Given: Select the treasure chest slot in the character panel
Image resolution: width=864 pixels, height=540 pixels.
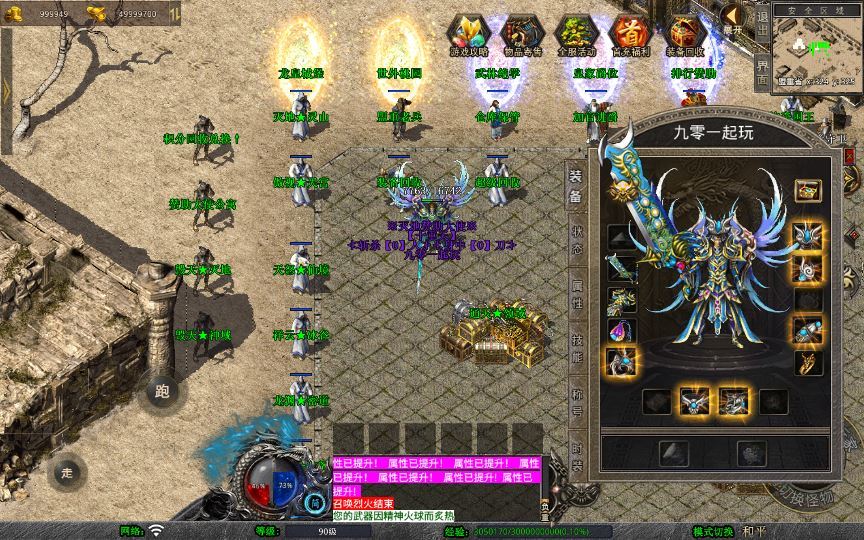Looking at the screenshot, I should 807,189.
